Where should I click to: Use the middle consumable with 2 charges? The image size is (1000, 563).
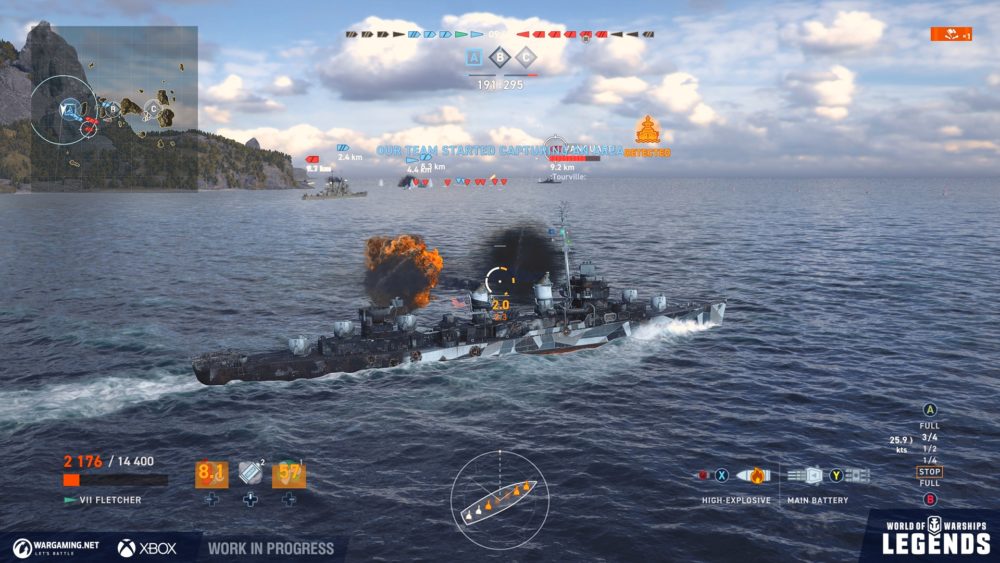coord(250,474)
